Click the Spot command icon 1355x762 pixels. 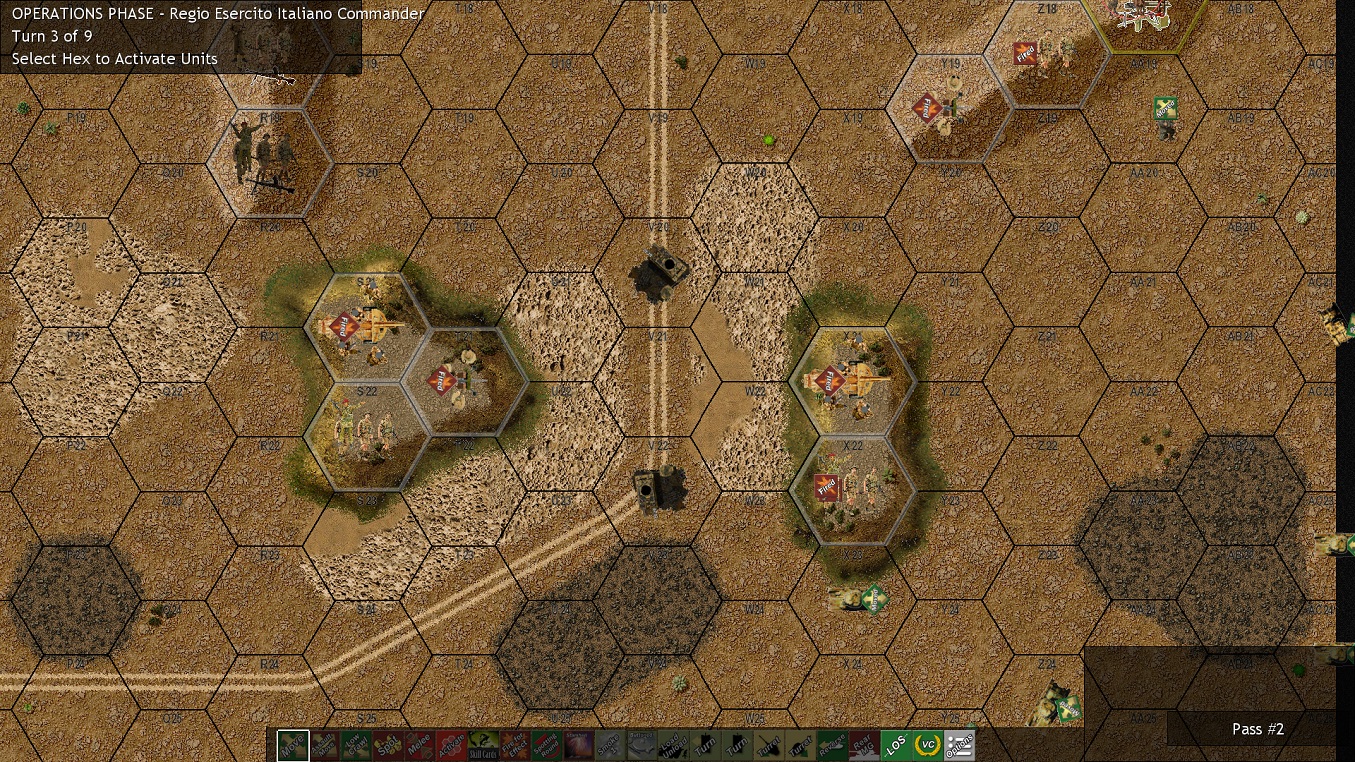[388, 744]
